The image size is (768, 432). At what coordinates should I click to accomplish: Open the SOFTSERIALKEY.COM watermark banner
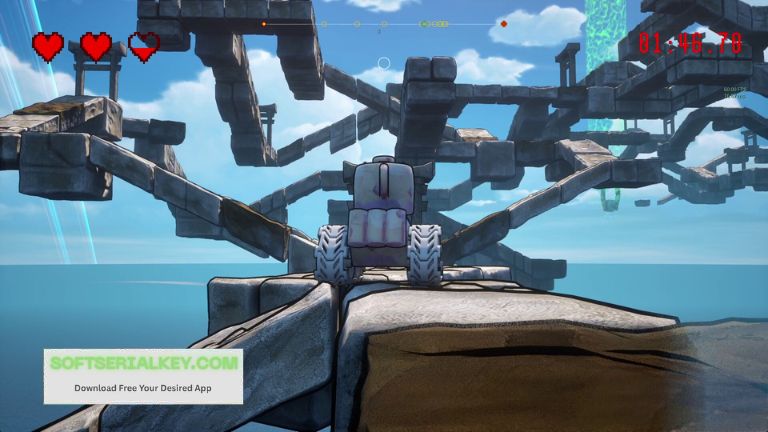[143, 375]
